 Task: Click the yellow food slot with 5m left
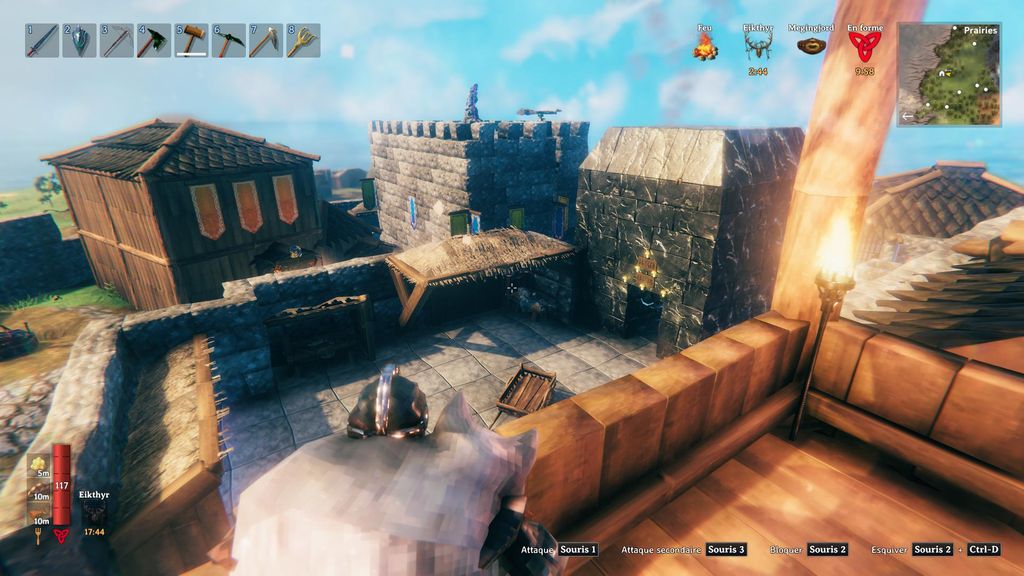[x=41, y=464]
